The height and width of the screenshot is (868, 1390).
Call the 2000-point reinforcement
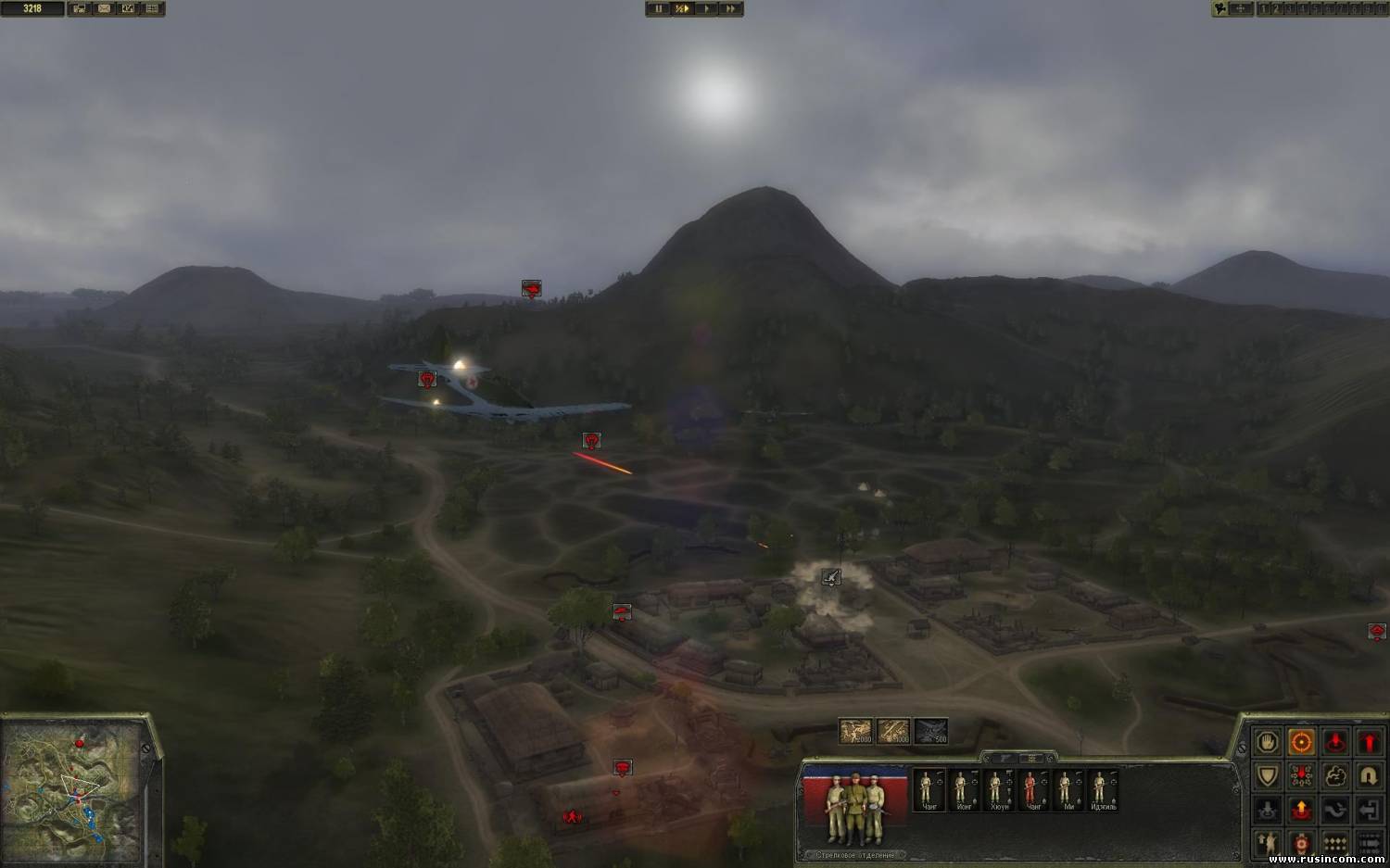(x=856, y=731)
